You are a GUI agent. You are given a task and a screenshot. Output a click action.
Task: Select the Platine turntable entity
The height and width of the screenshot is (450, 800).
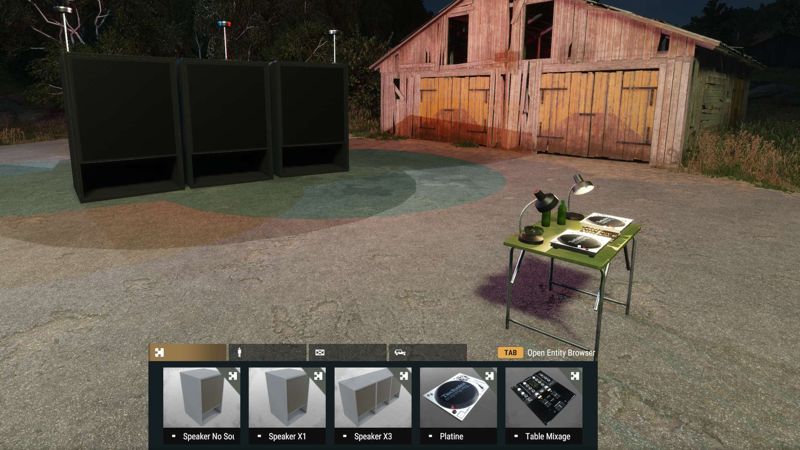tap(458, 402)
